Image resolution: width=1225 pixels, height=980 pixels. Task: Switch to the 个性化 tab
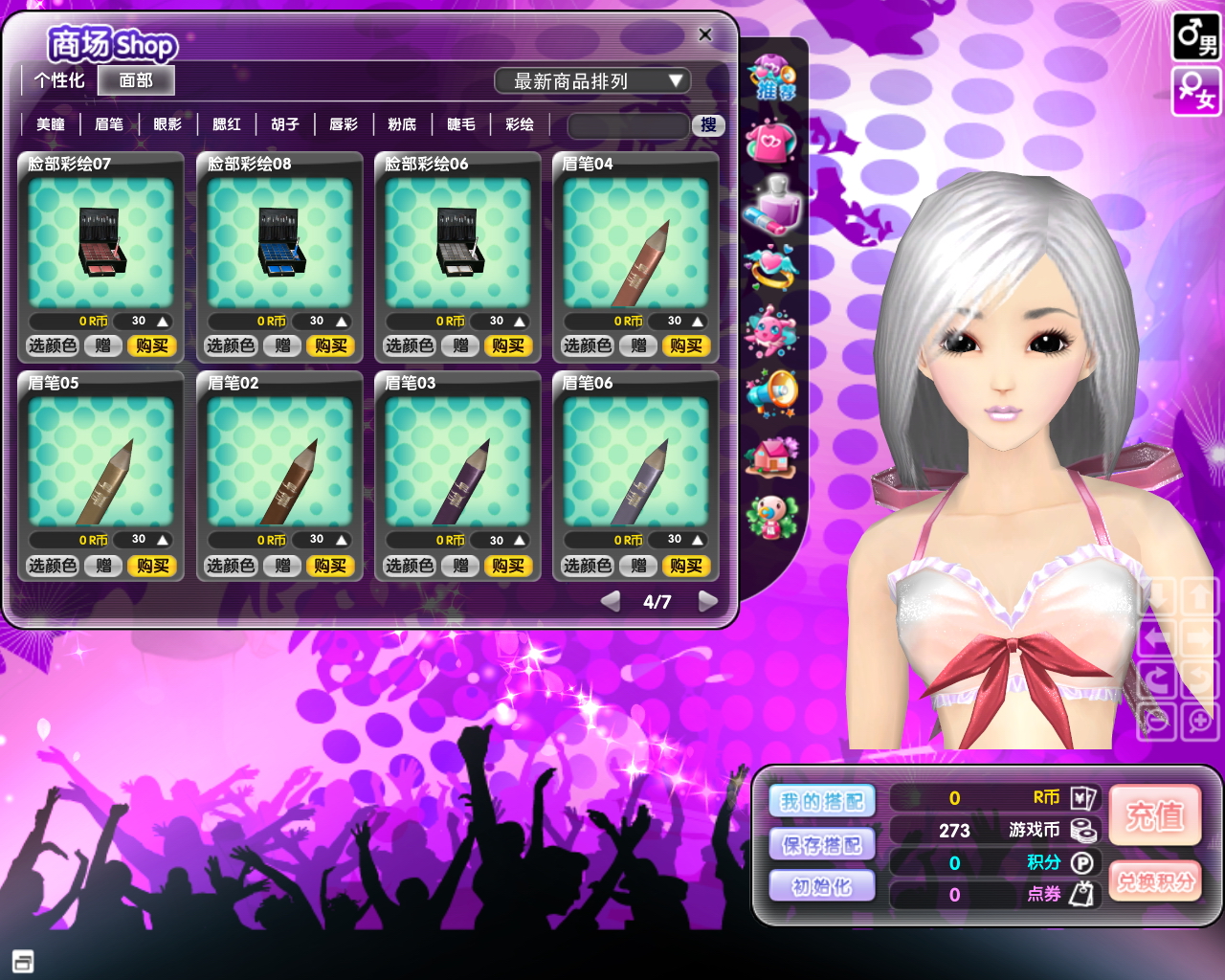59,80
